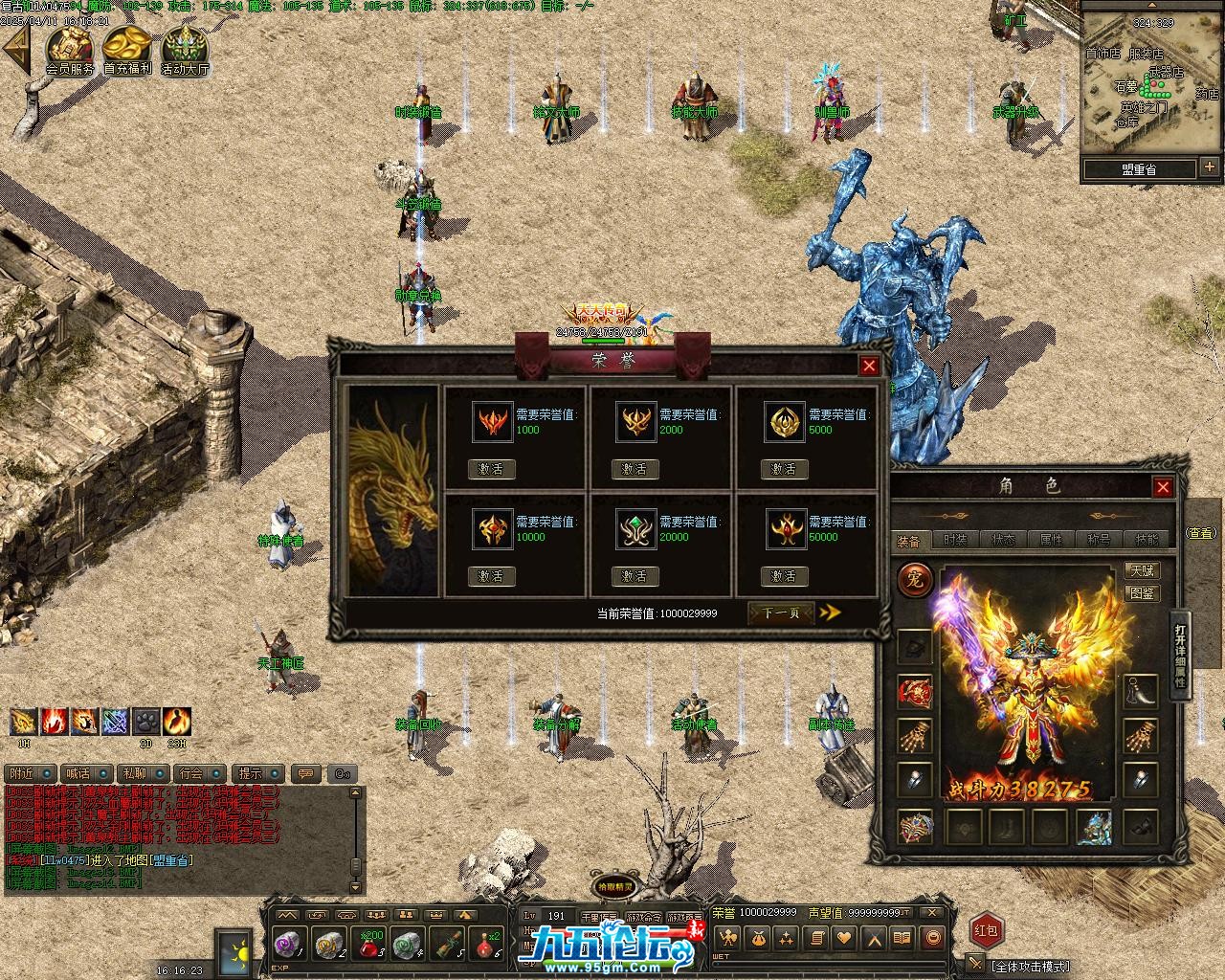1225x980 pixels.
Task: Open the bag icon in bottom menu
Action: 756,938
